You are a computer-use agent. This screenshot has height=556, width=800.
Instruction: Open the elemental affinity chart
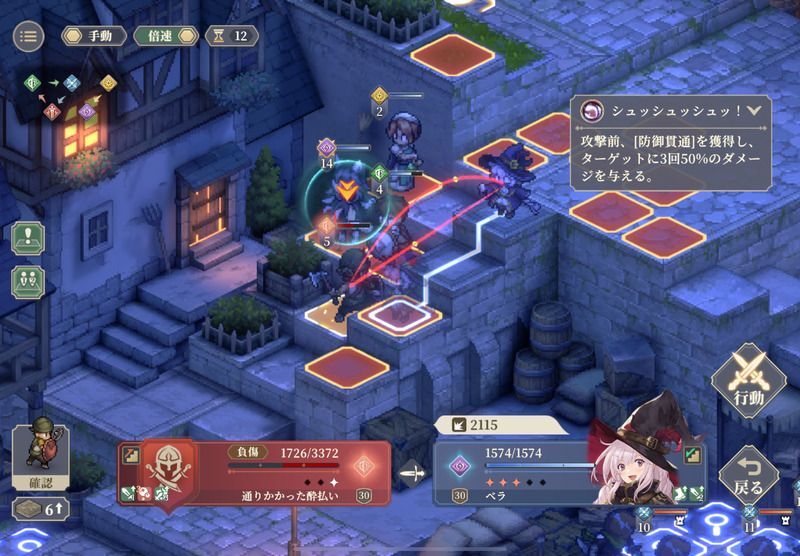click(65, 96)
